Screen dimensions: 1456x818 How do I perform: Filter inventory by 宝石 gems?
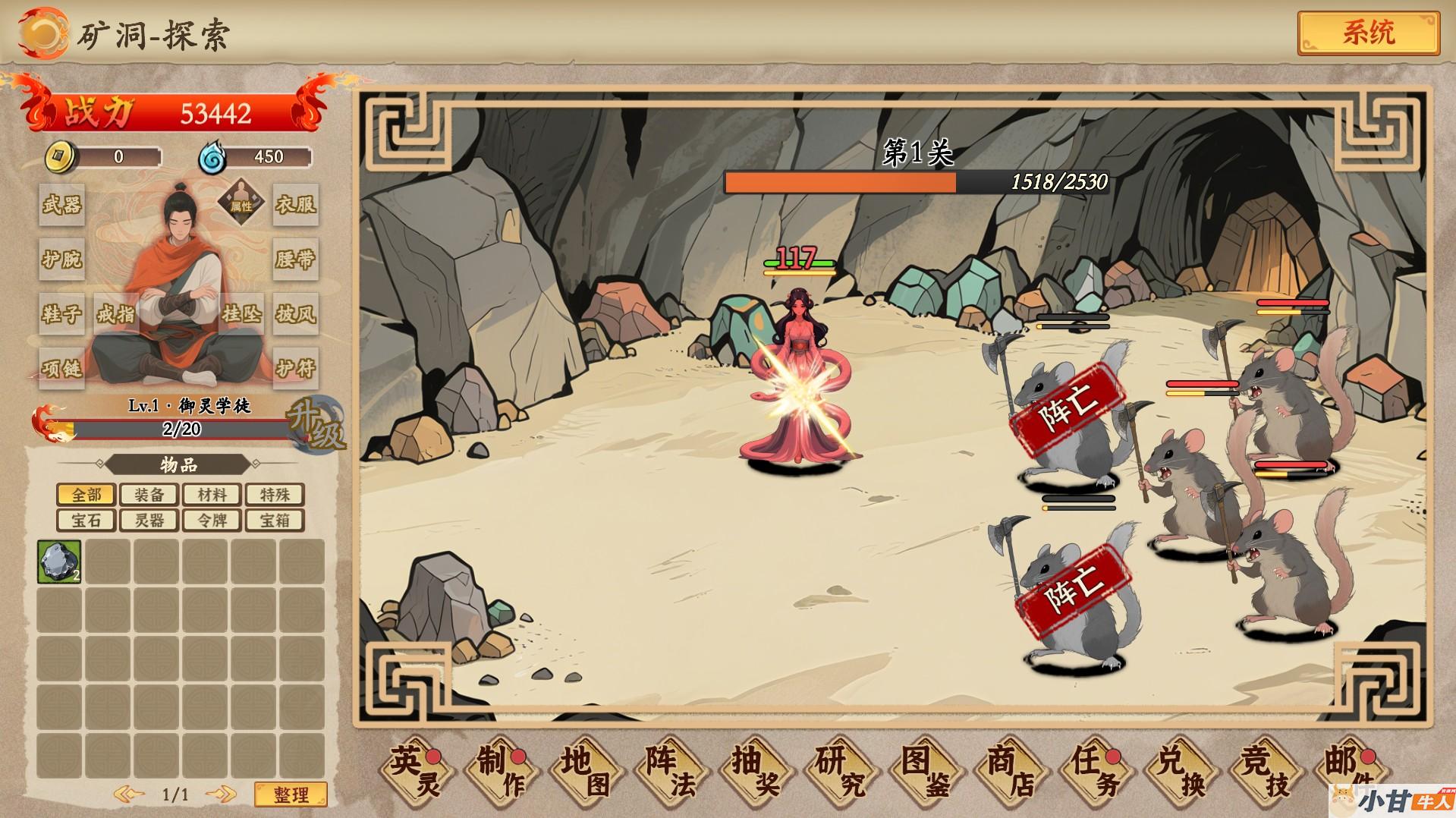pyautogui.click(x=86, y=520)
